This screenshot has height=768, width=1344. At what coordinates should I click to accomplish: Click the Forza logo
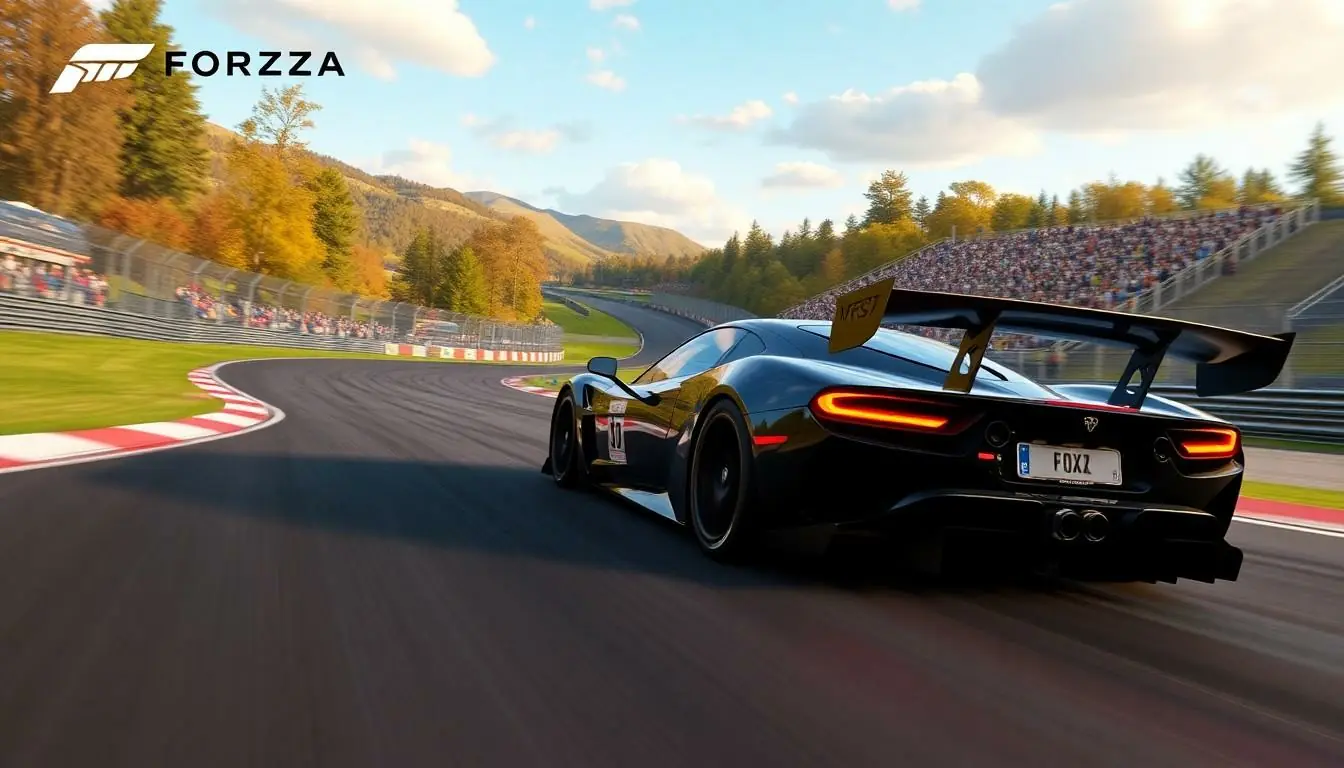coord(197,66)
